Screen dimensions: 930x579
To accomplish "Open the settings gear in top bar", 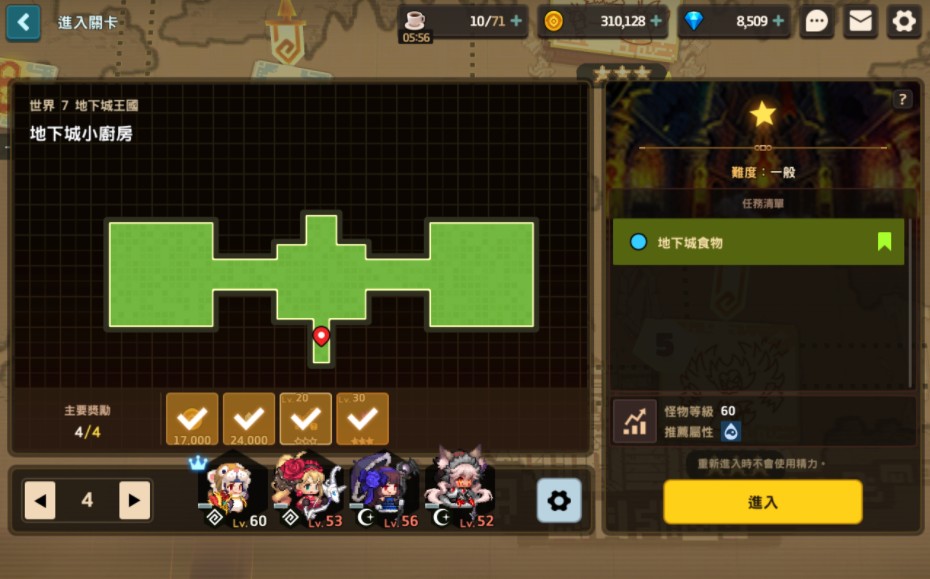I will [x=904, y=21].
